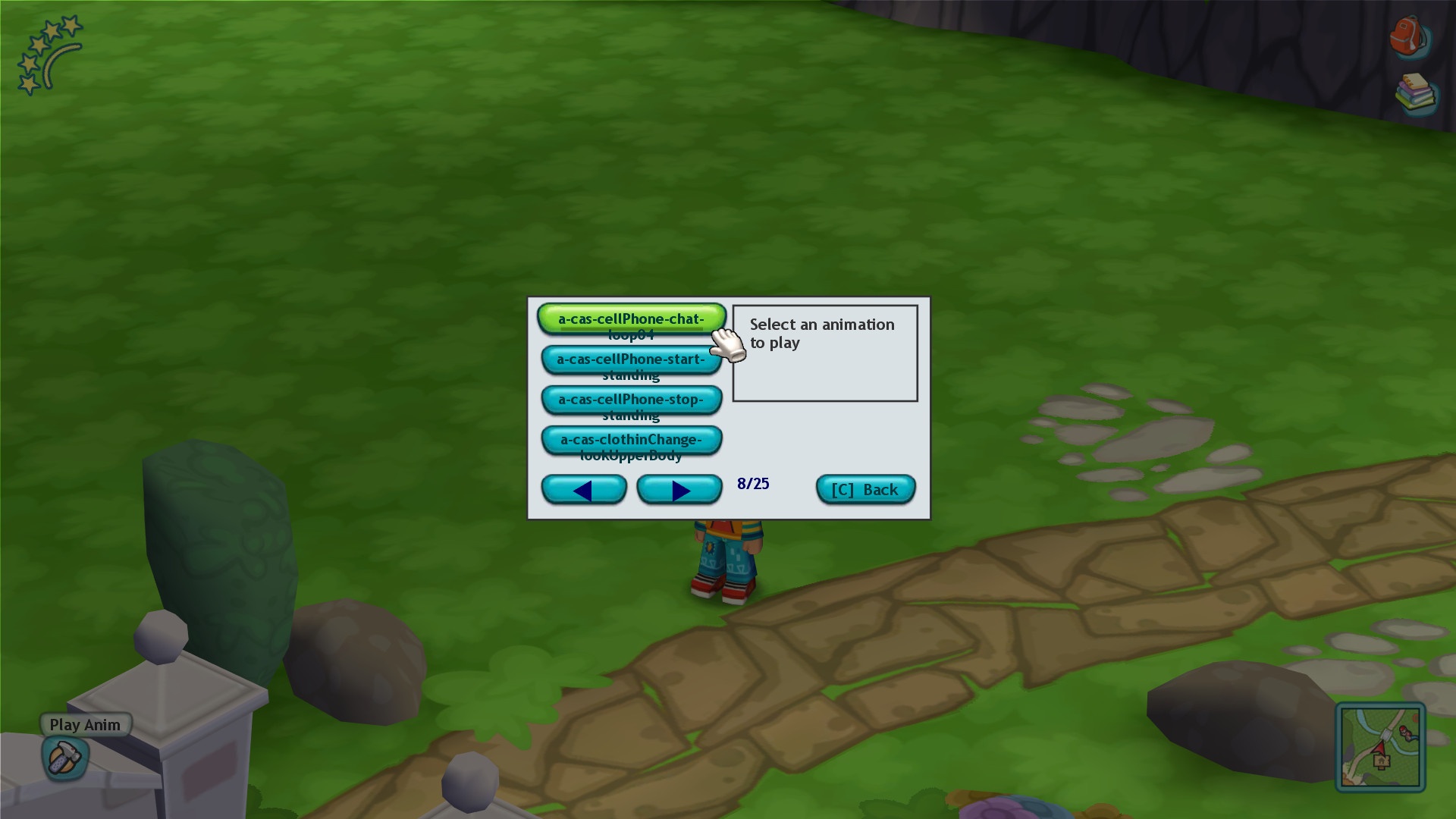Expand the next animation page

679,489
